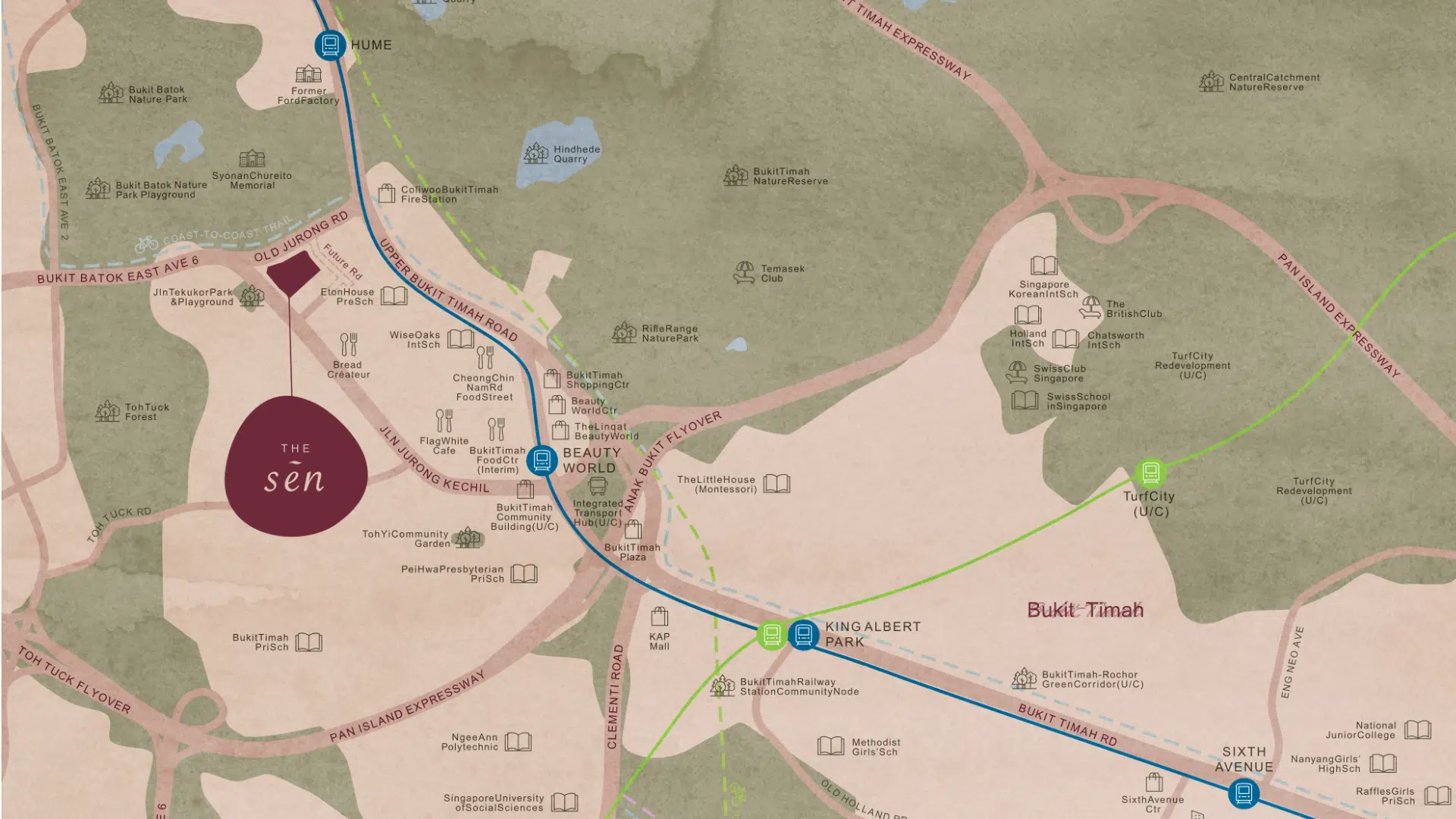Open the TurfCity station marker
The image size is (1456, 819).
[1150, 473]
